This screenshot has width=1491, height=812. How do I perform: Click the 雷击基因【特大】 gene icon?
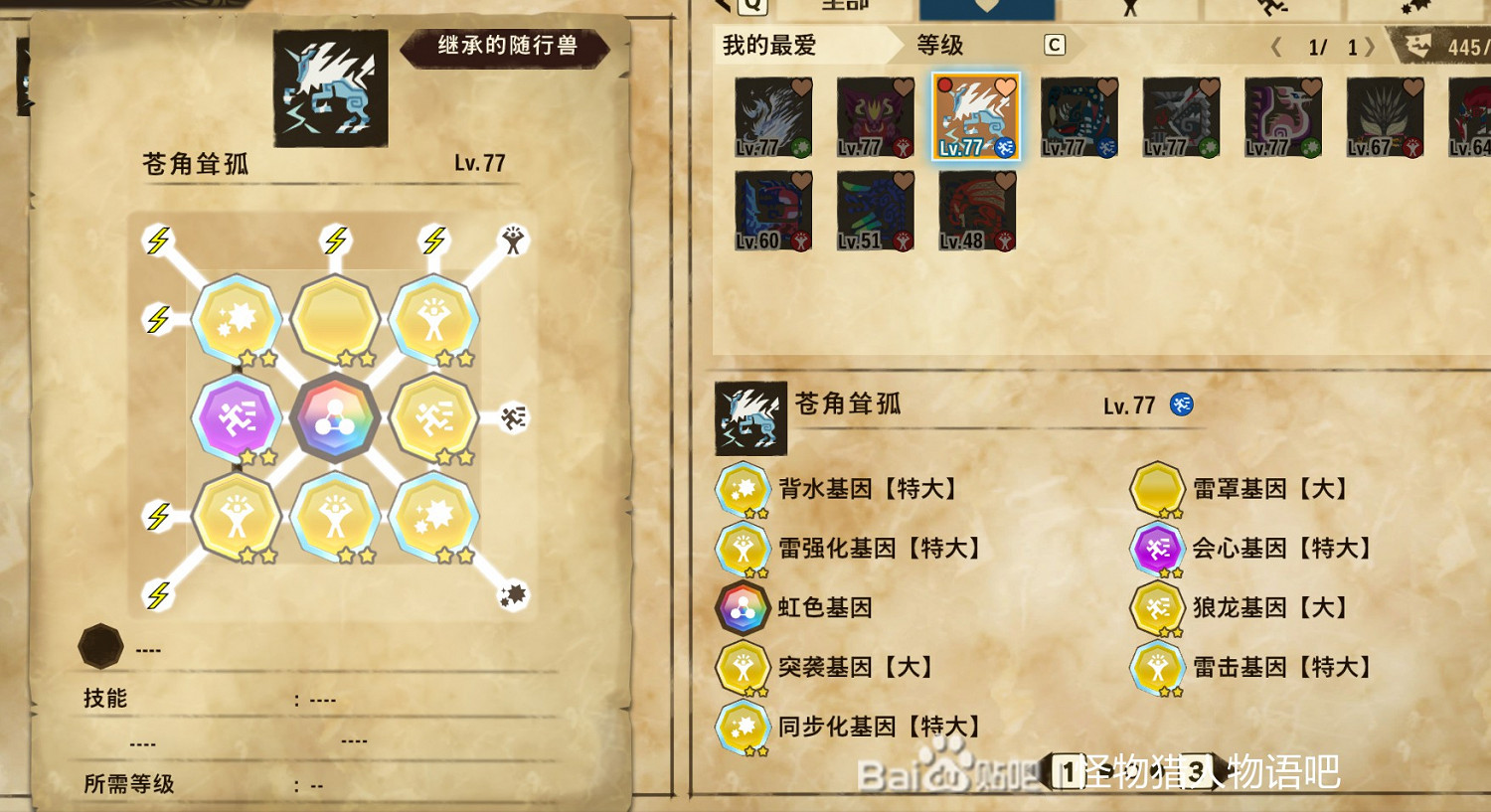point(1158,668)
